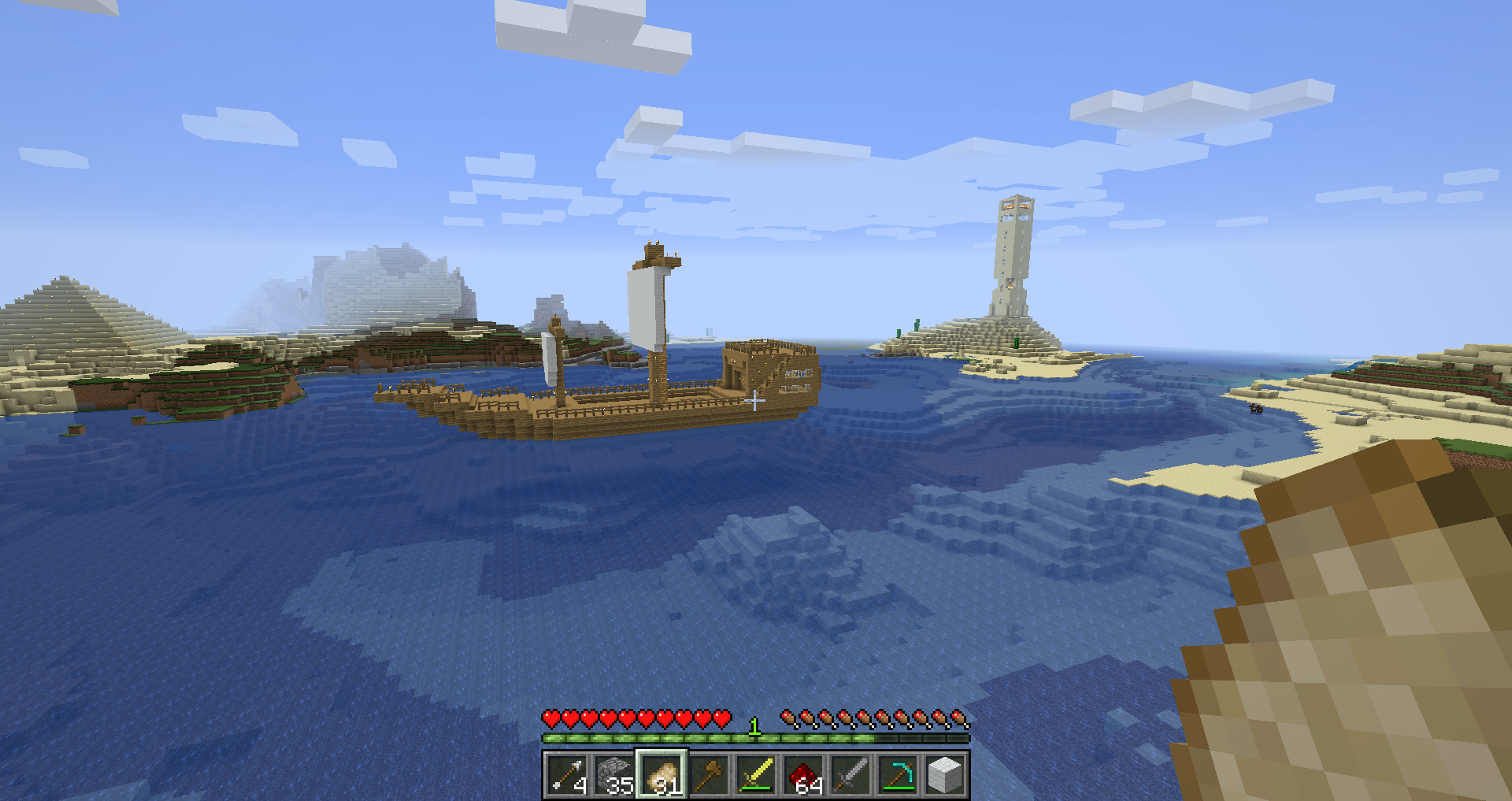Pick the wooden tool hotbar slot
This screenshot has width=1512, height=801.
coord(709,775)
